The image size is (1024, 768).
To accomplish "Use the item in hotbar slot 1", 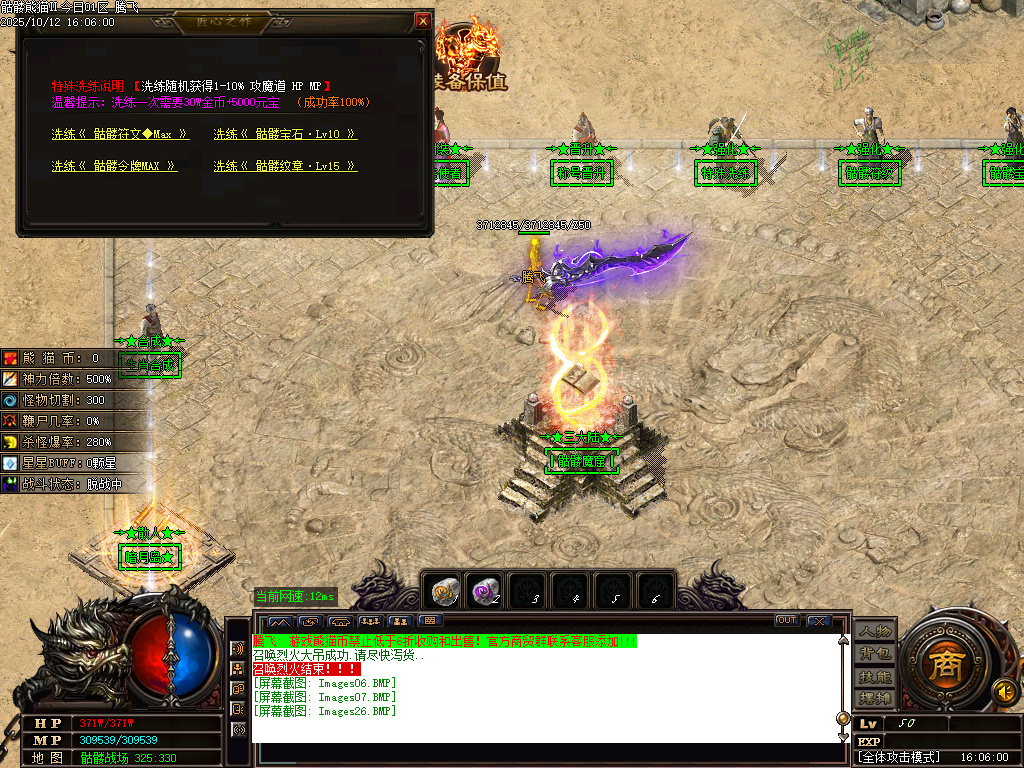I will pos(445,592).
